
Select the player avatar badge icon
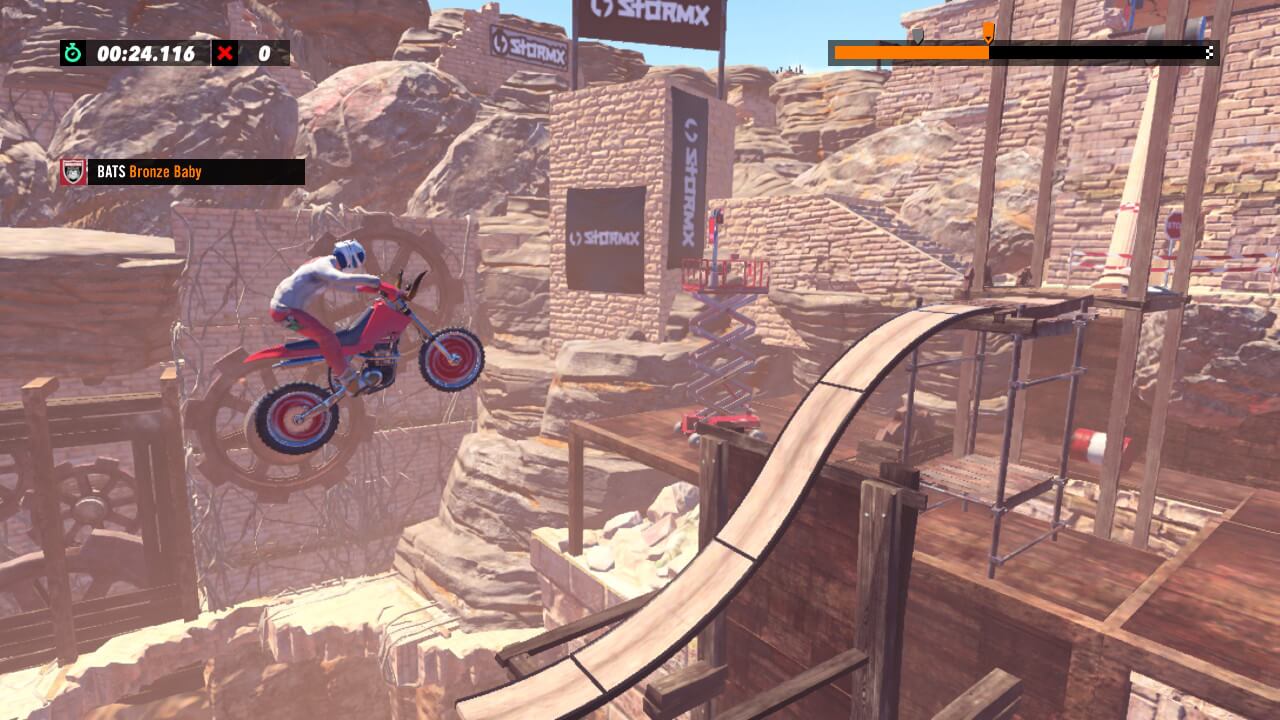(73, 172)
